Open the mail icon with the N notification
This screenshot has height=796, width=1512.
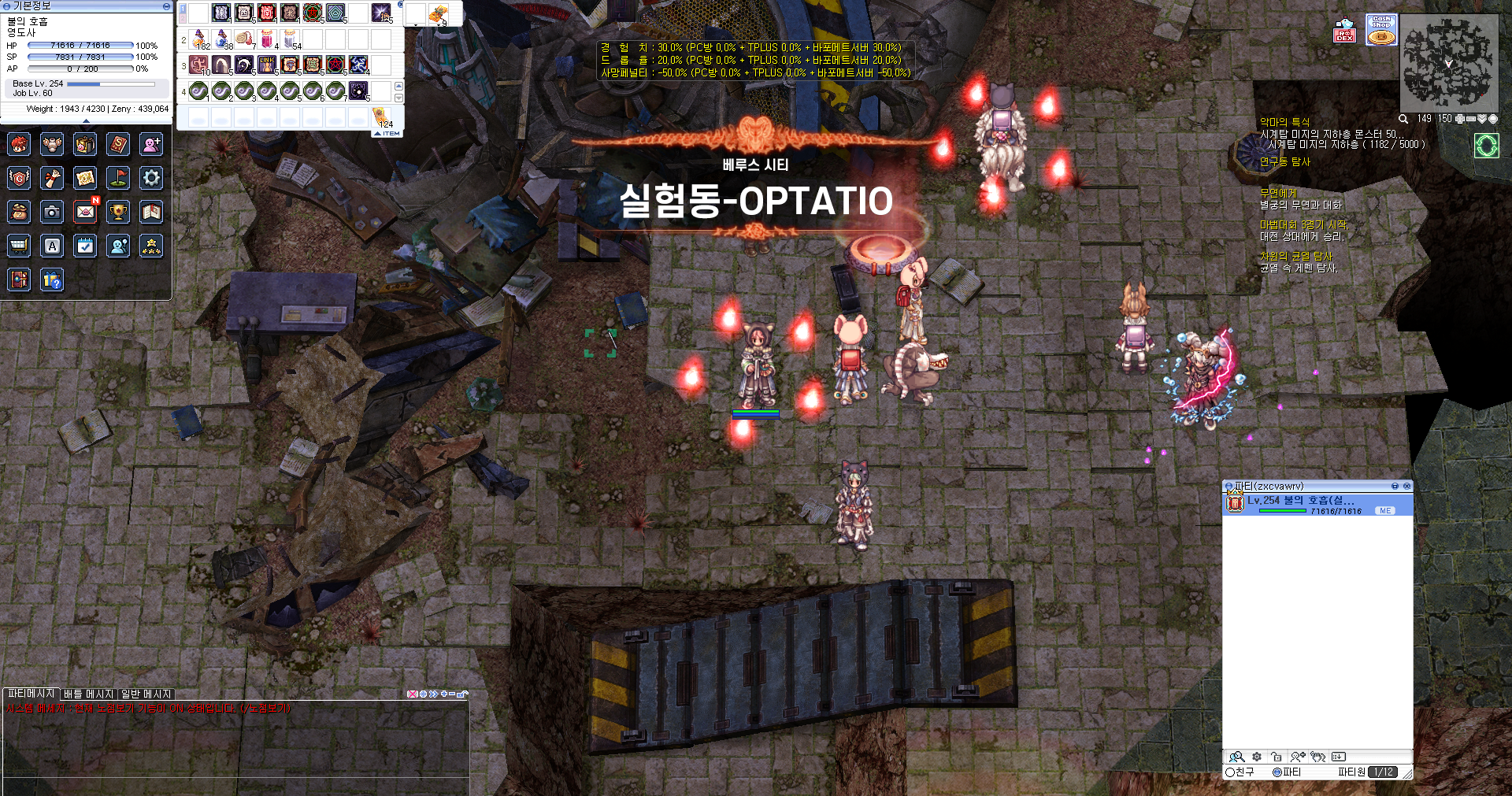[x=85, y=212]
